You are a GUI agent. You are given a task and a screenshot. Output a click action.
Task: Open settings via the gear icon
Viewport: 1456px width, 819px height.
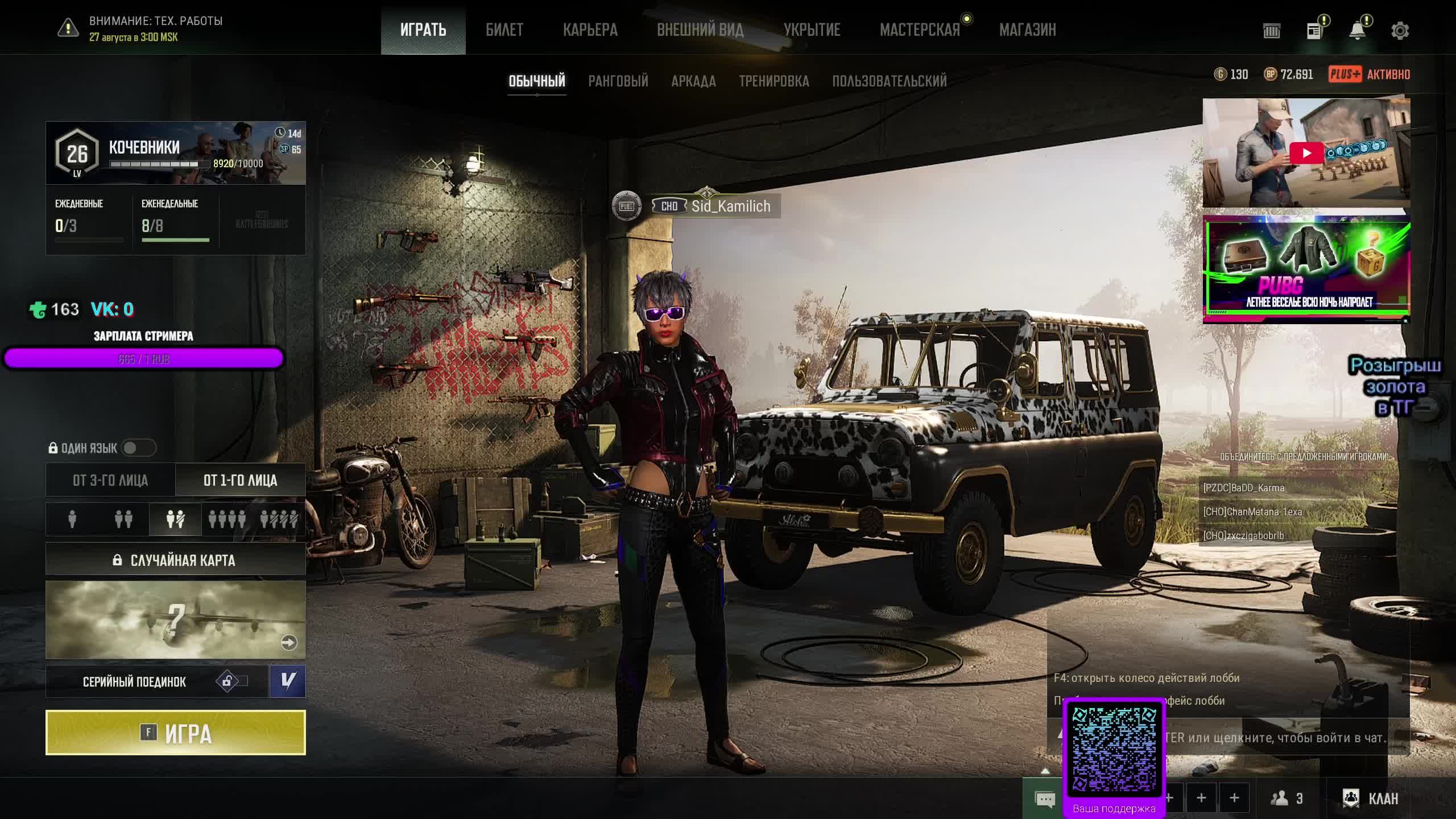(1400, 31)
